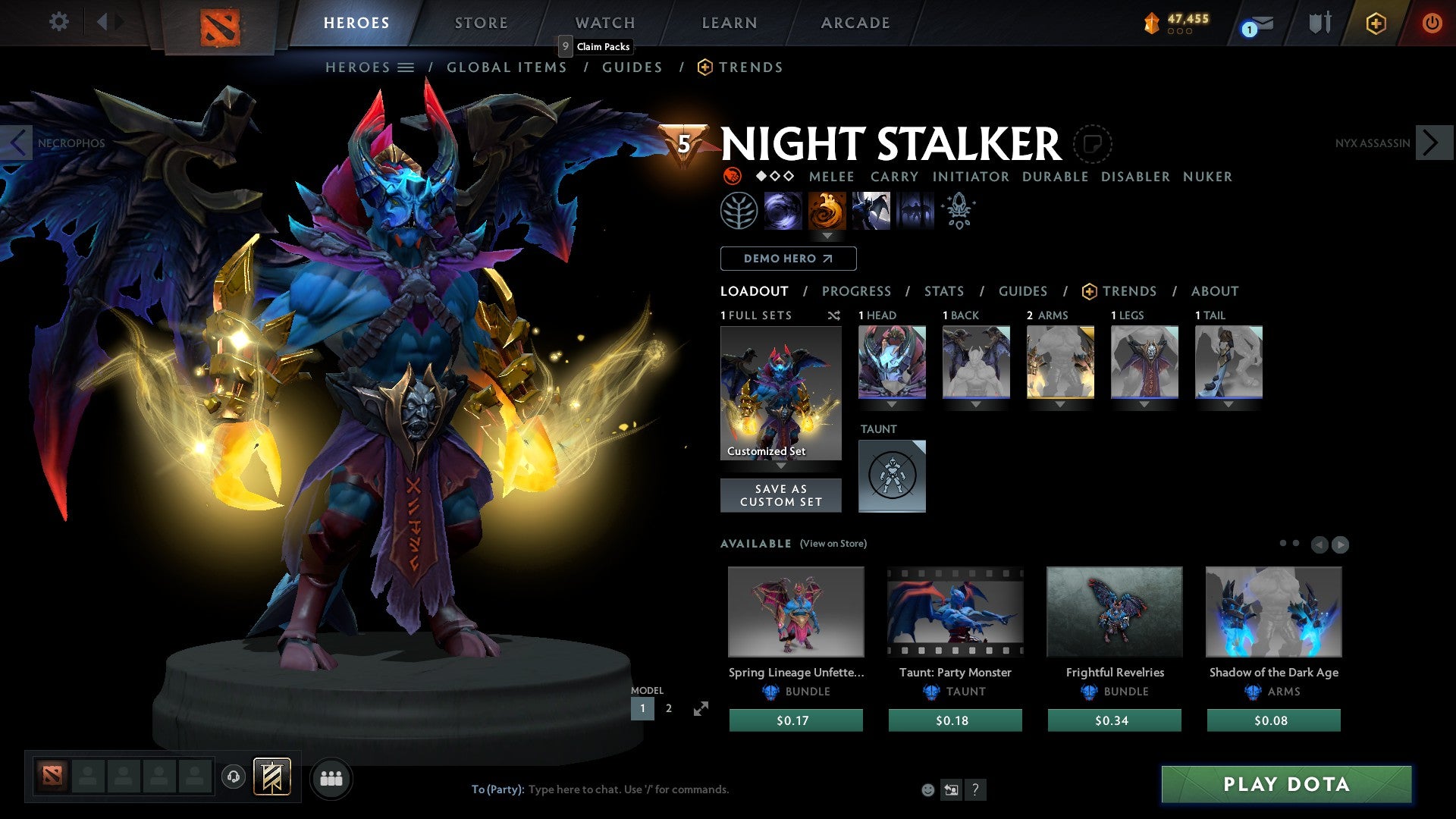1456x819 pixels.
Task: Show the About hero tab
Action: point(1214,291)
